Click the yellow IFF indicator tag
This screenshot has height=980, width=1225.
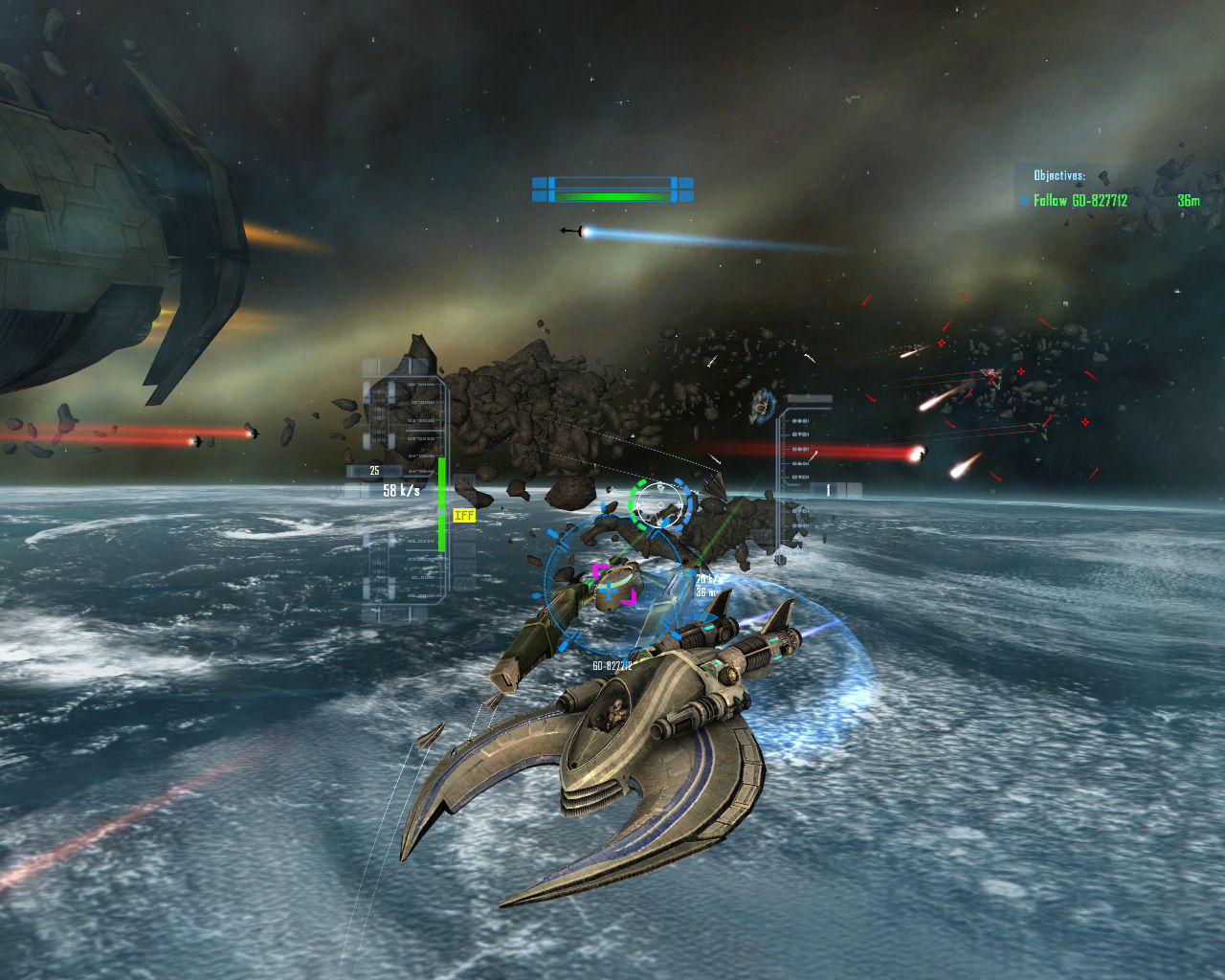tap(464, 515)
